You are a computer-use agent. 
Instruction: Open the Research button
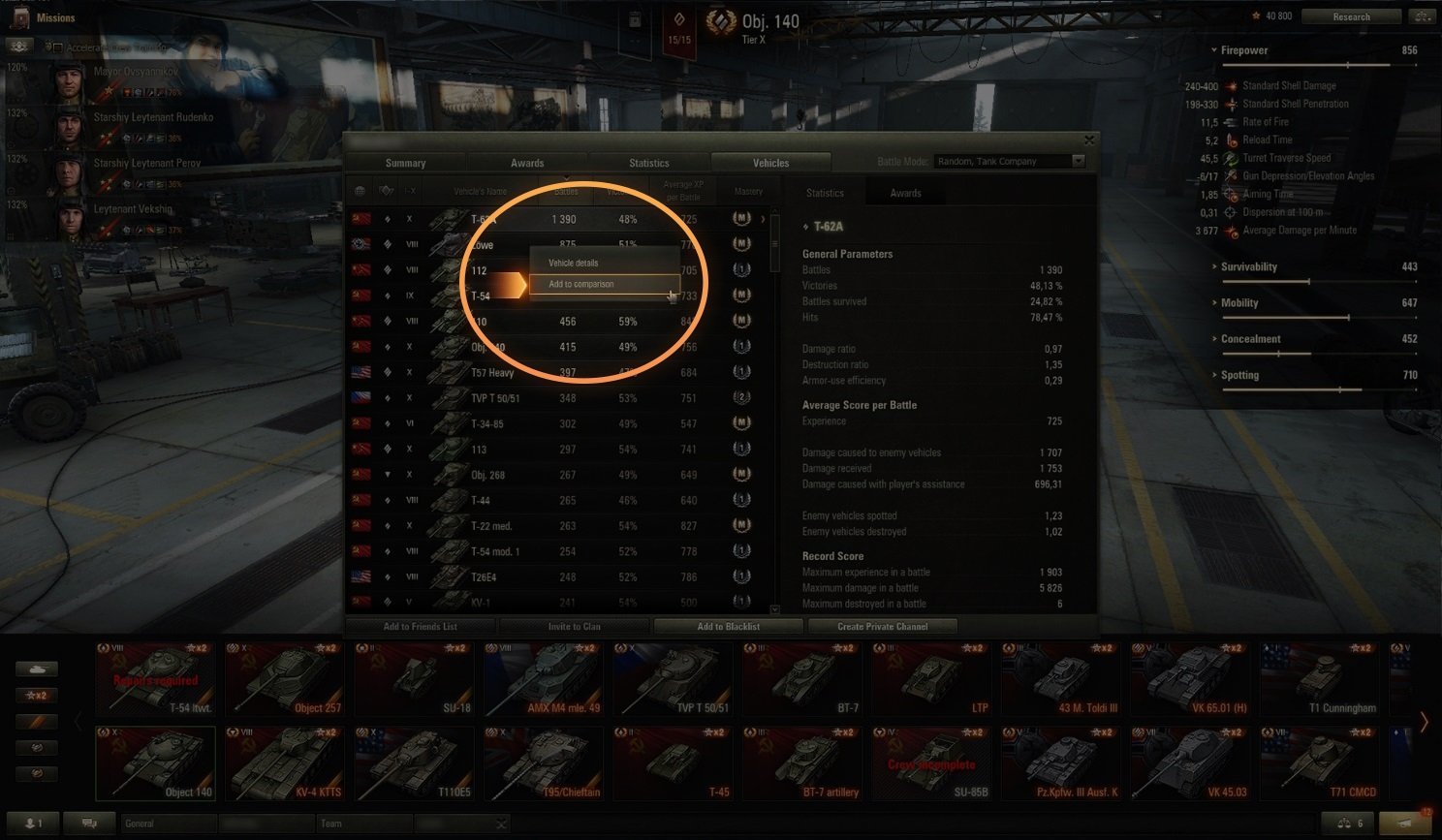pos(1351,16)
